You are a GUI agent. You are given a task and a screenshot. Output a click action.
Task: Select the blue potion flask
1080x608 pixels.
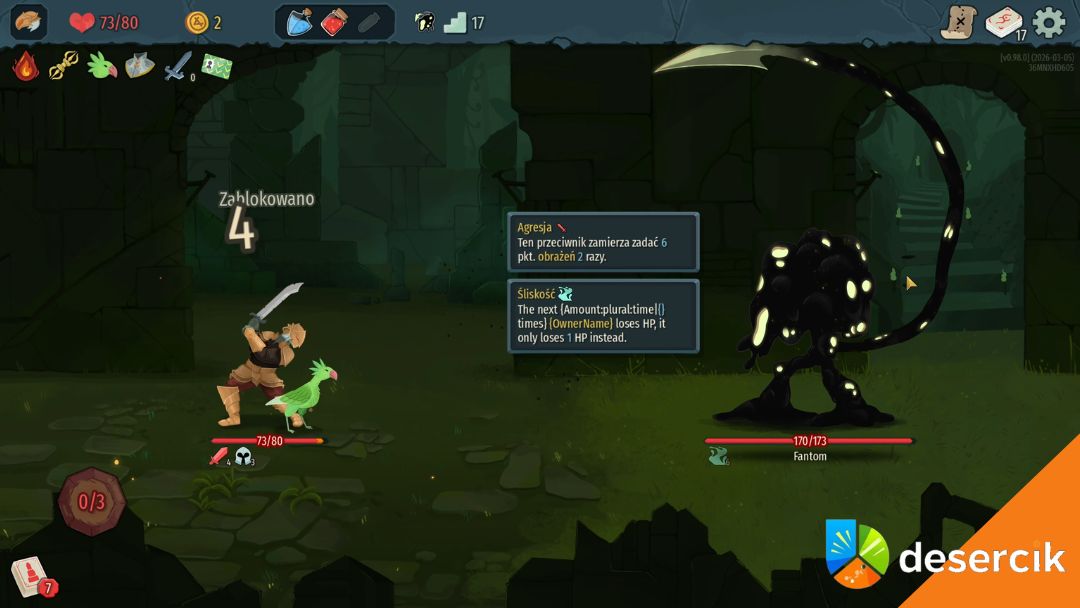pyautogui.click(x=300, y=22)
